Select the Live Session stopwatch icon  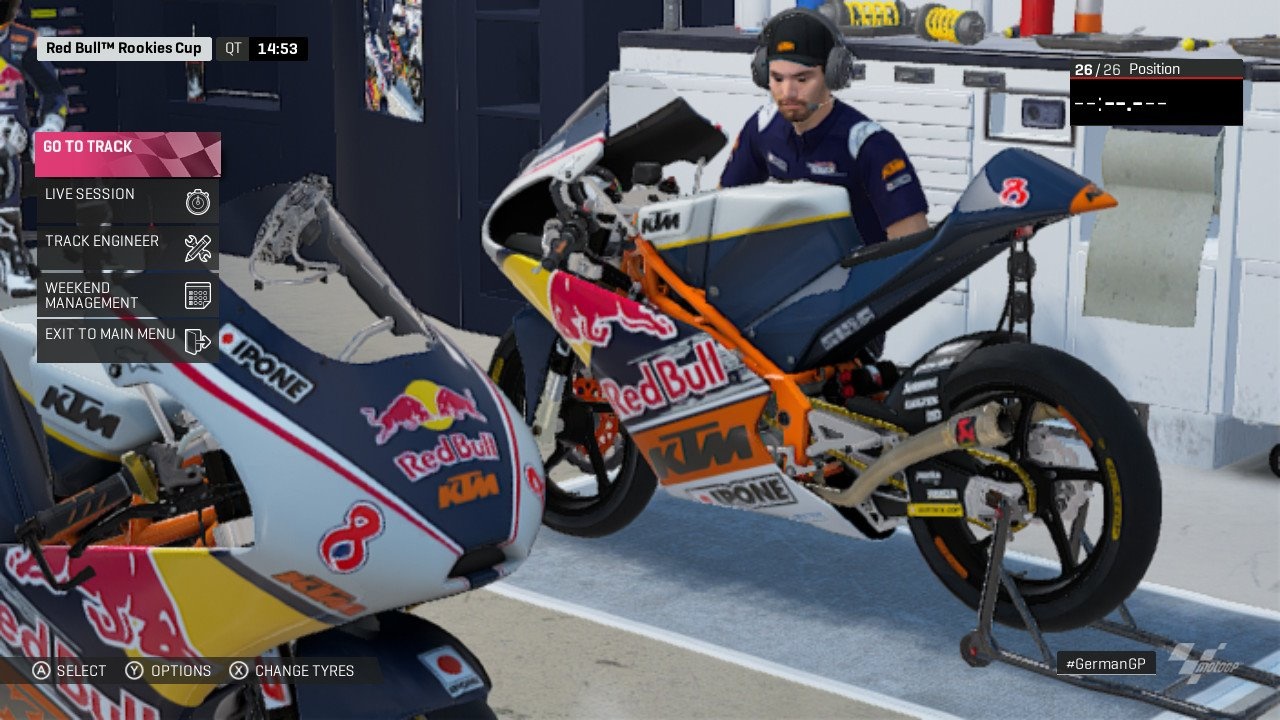tap(197, 201)
